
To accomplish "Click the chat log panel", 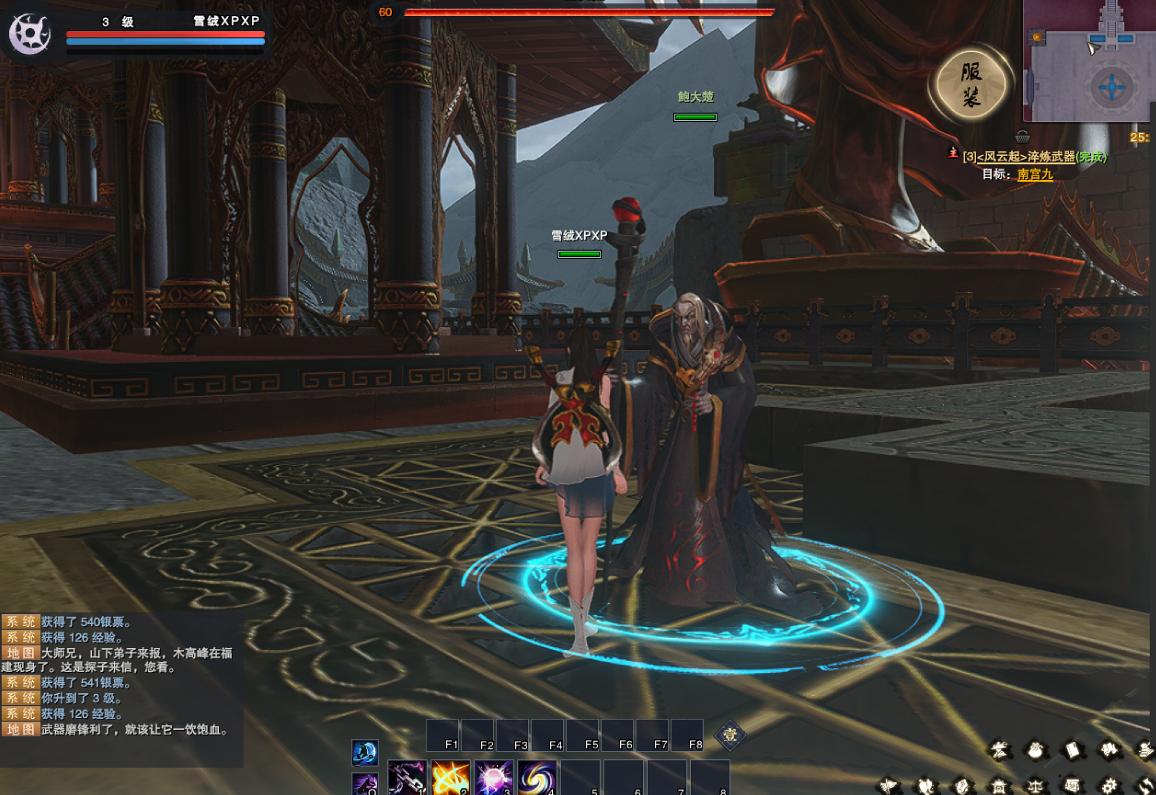I will [120, 690].
